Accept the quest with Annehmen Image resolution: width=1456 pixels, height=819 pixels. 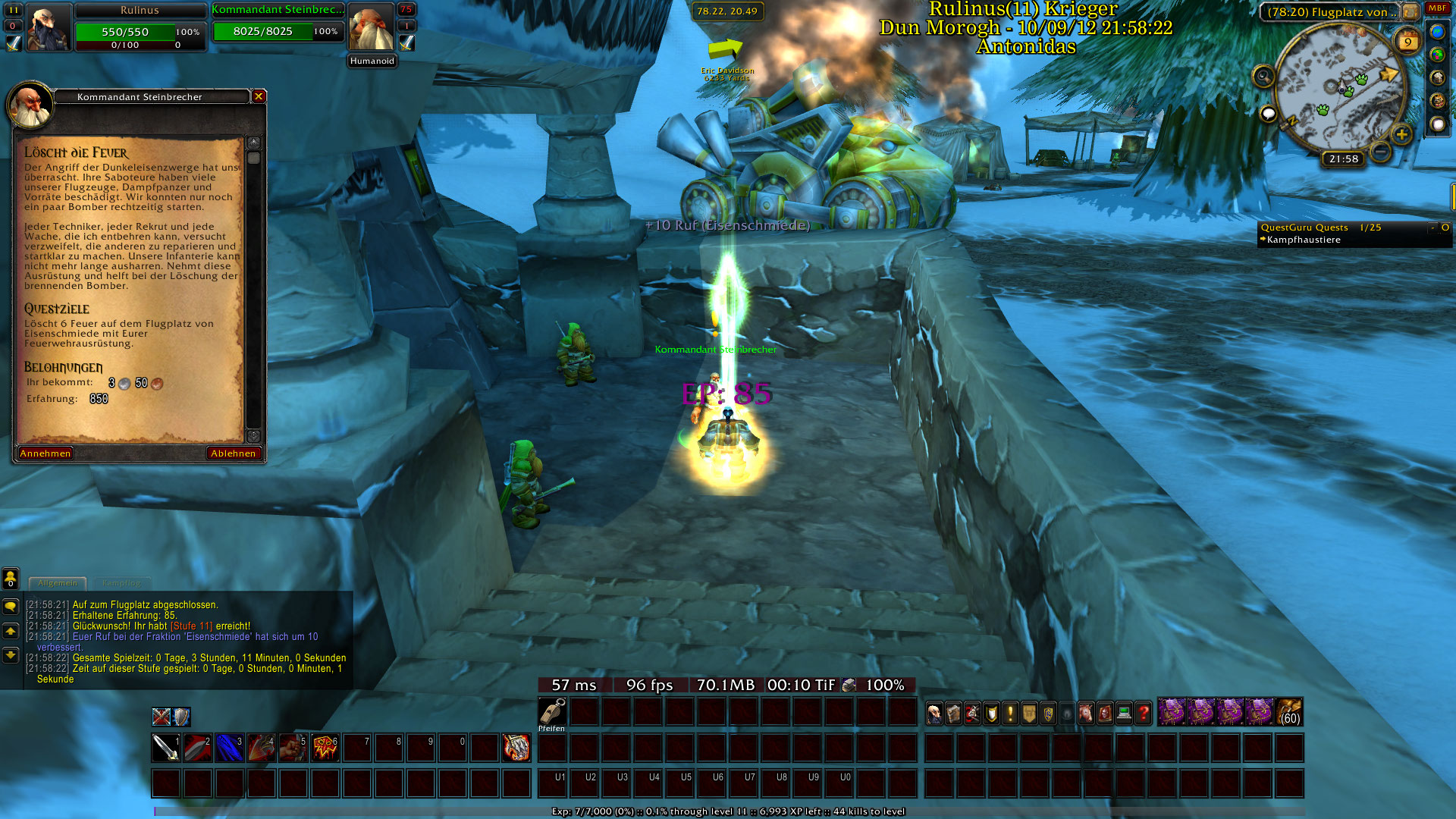(x=45, y=453)
